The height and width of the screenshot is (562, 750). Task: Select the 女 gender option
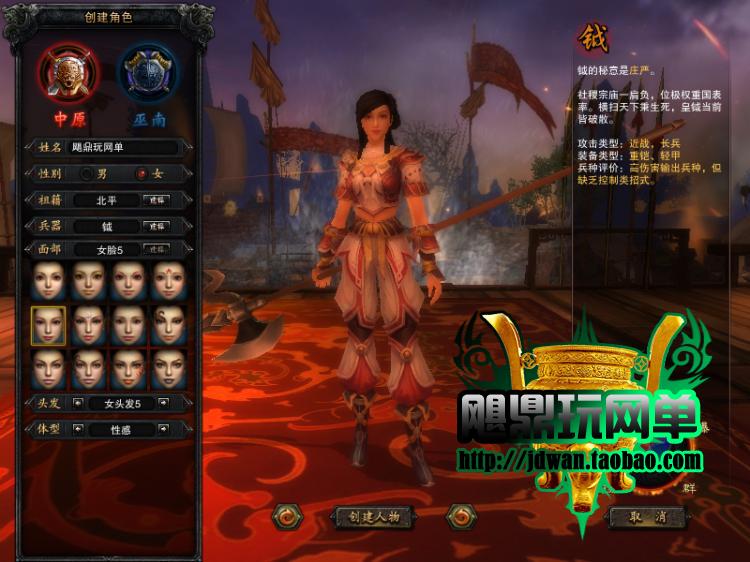point(143,174)
